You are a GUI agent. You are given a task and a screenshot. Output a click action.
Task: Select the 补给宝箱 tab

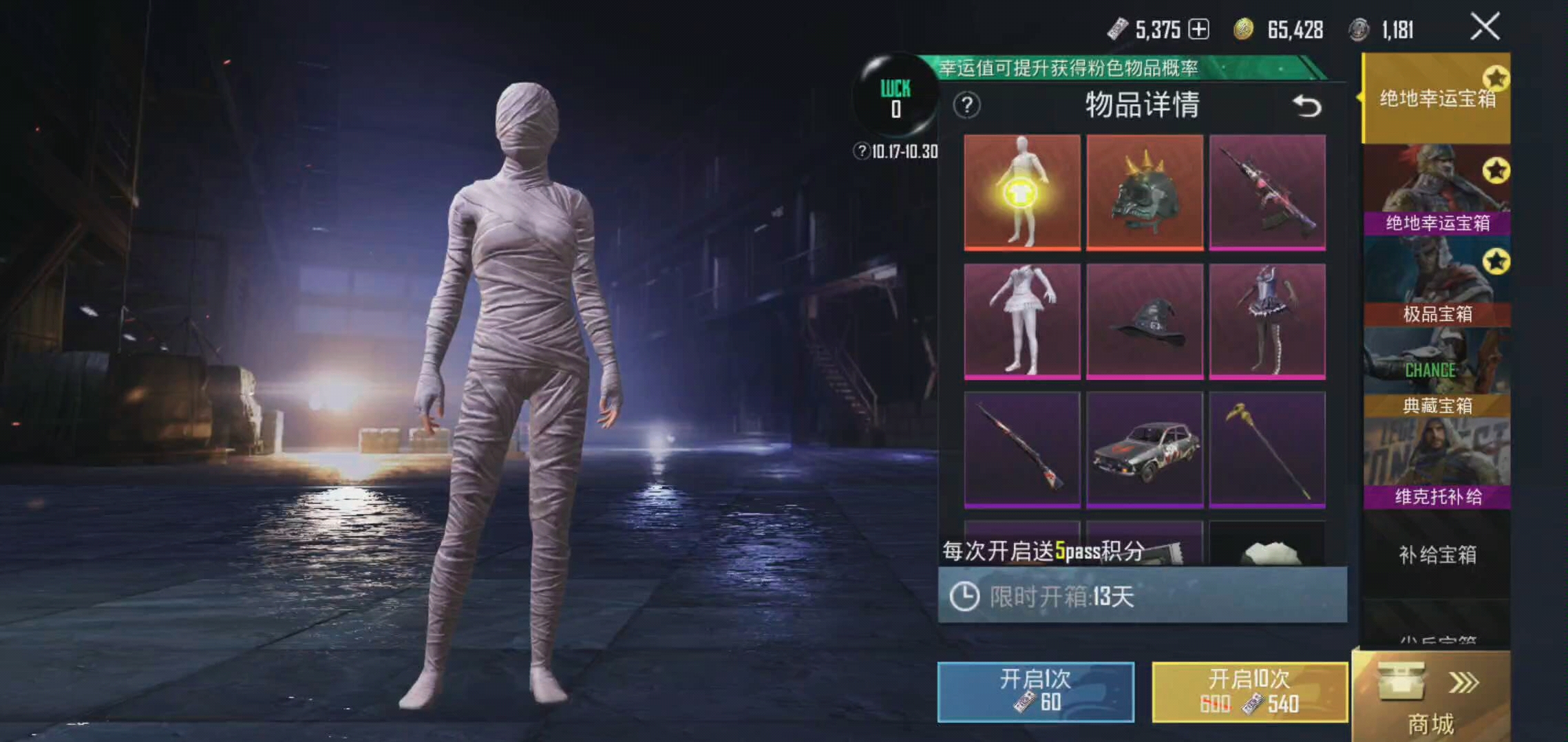tap(1437, 554)
